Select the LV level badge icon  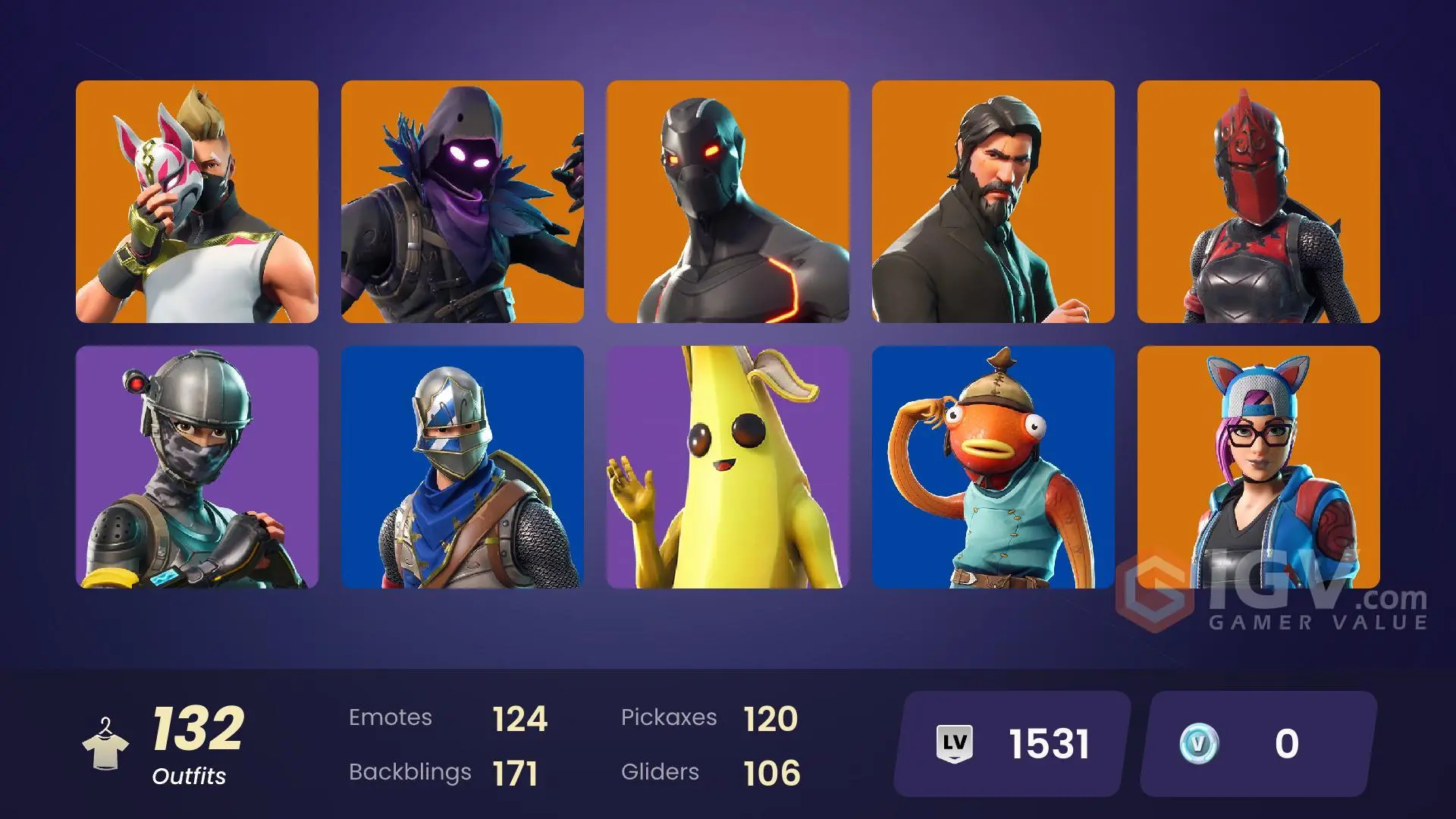click(957, 744)
